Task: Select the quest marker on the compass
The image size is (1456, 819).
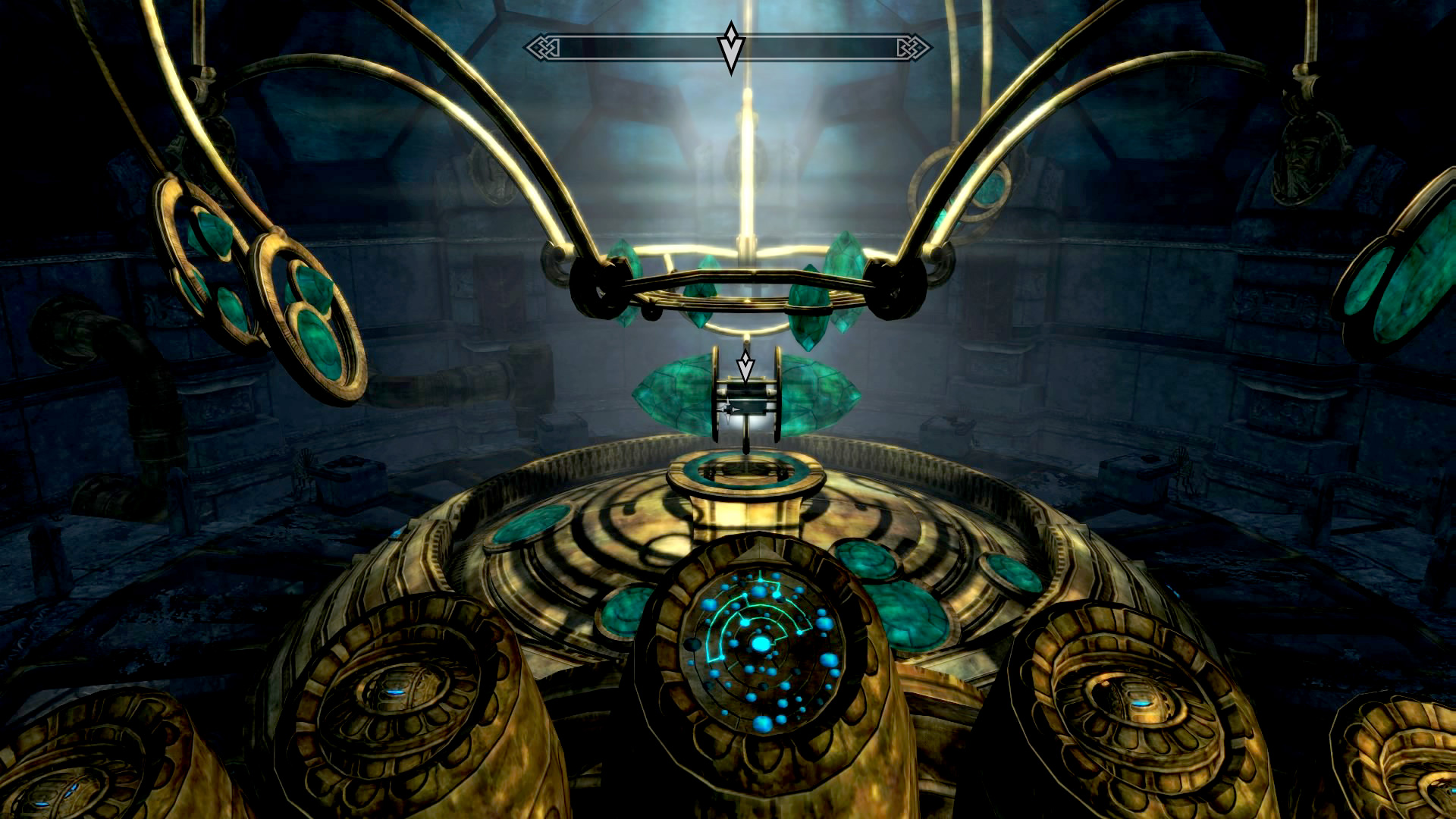Action: pos(730,47)
